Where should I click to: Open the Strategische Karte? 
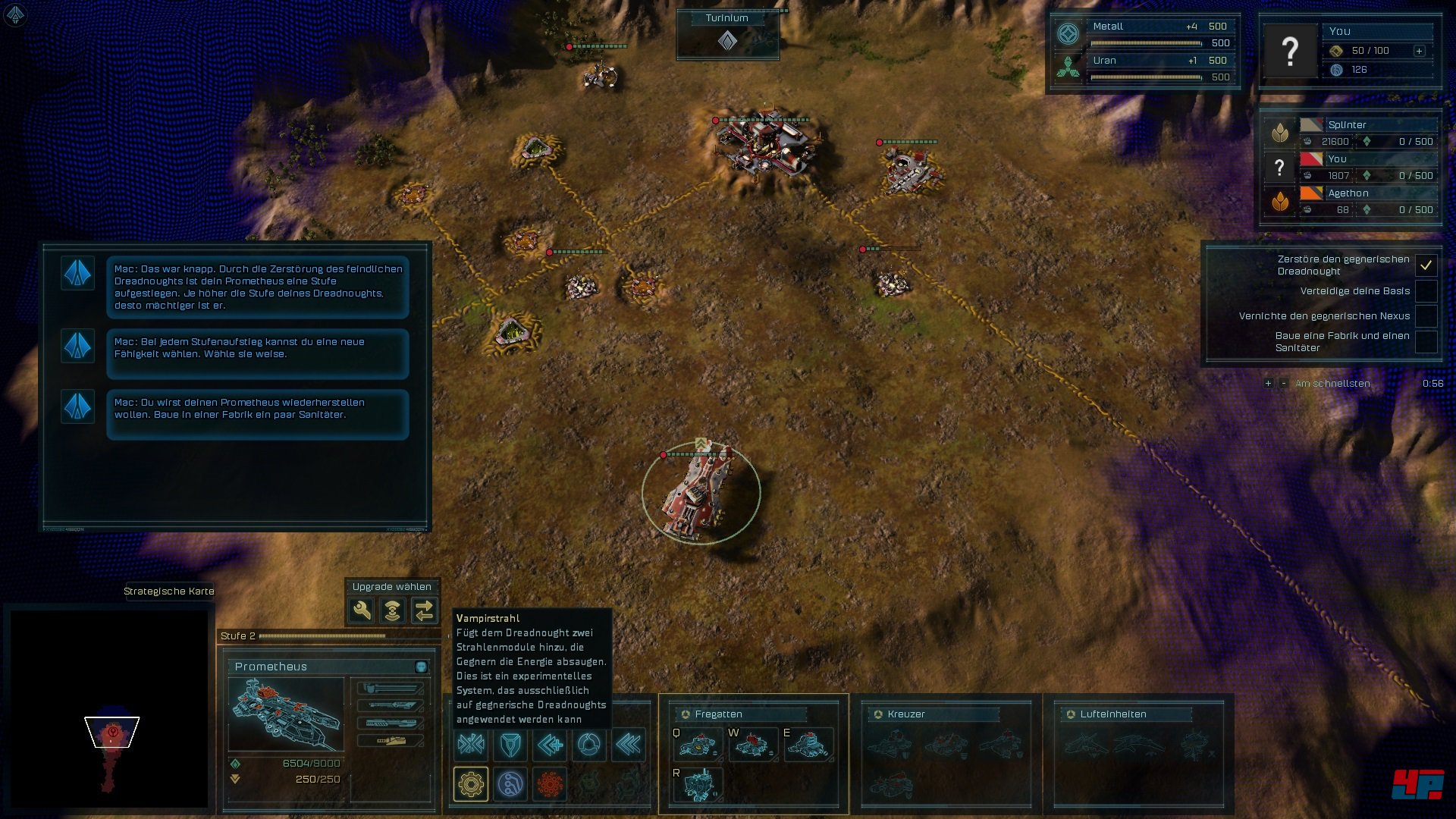tap(168, 591)
